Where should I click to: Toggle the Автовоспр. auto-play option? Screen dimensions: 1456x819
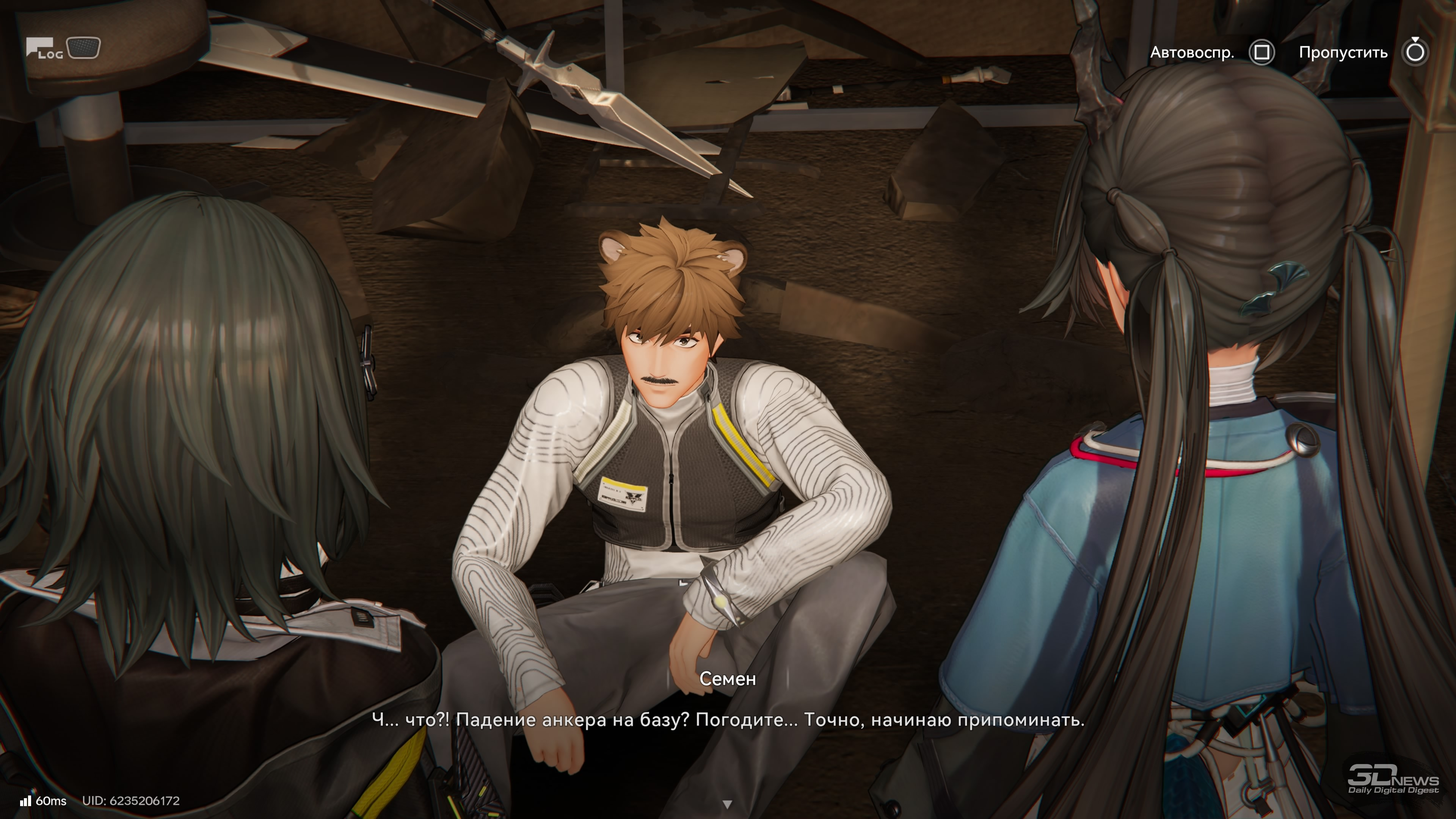pyautogui.click(x=1261, y=53)
